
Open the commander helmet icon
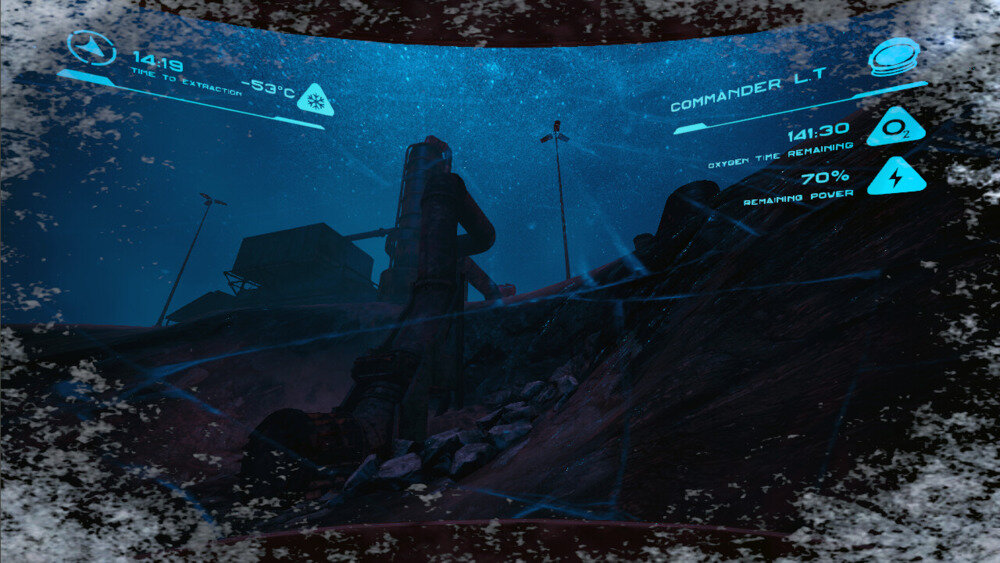(894, 56)
